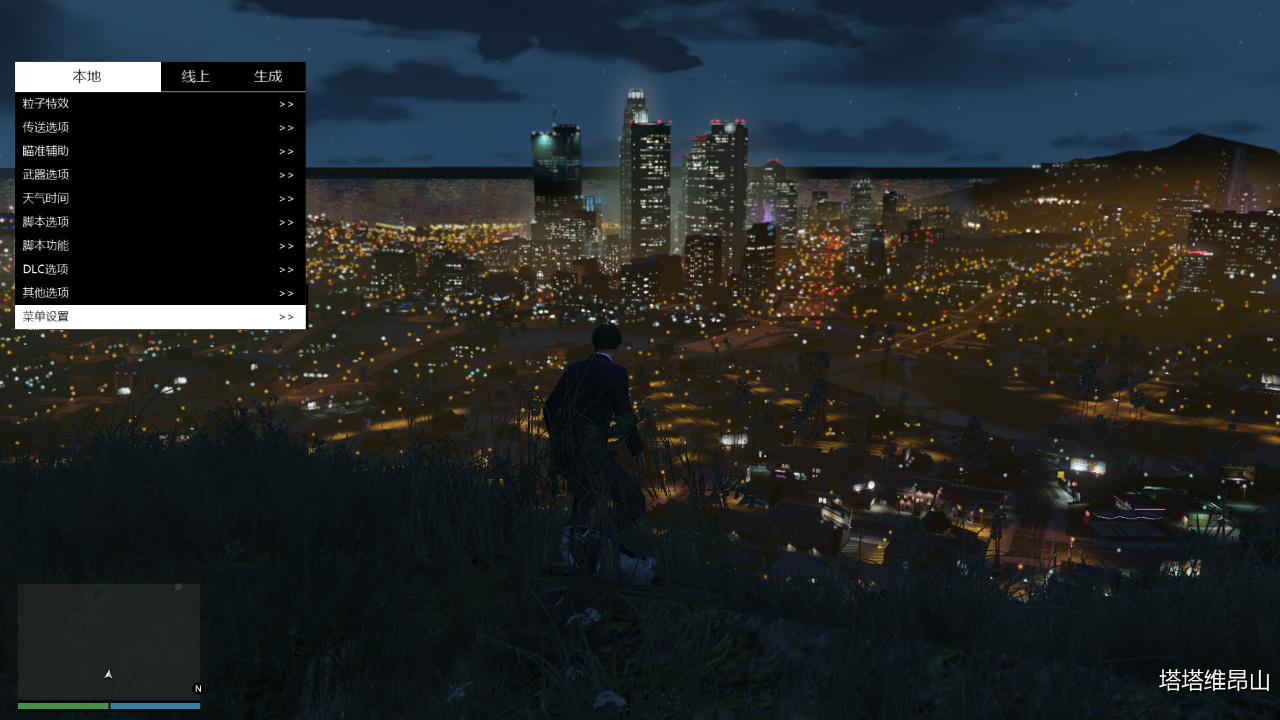
Task: Switch to the 本地 (Local) tab
Action: click(x=87, y=77)
